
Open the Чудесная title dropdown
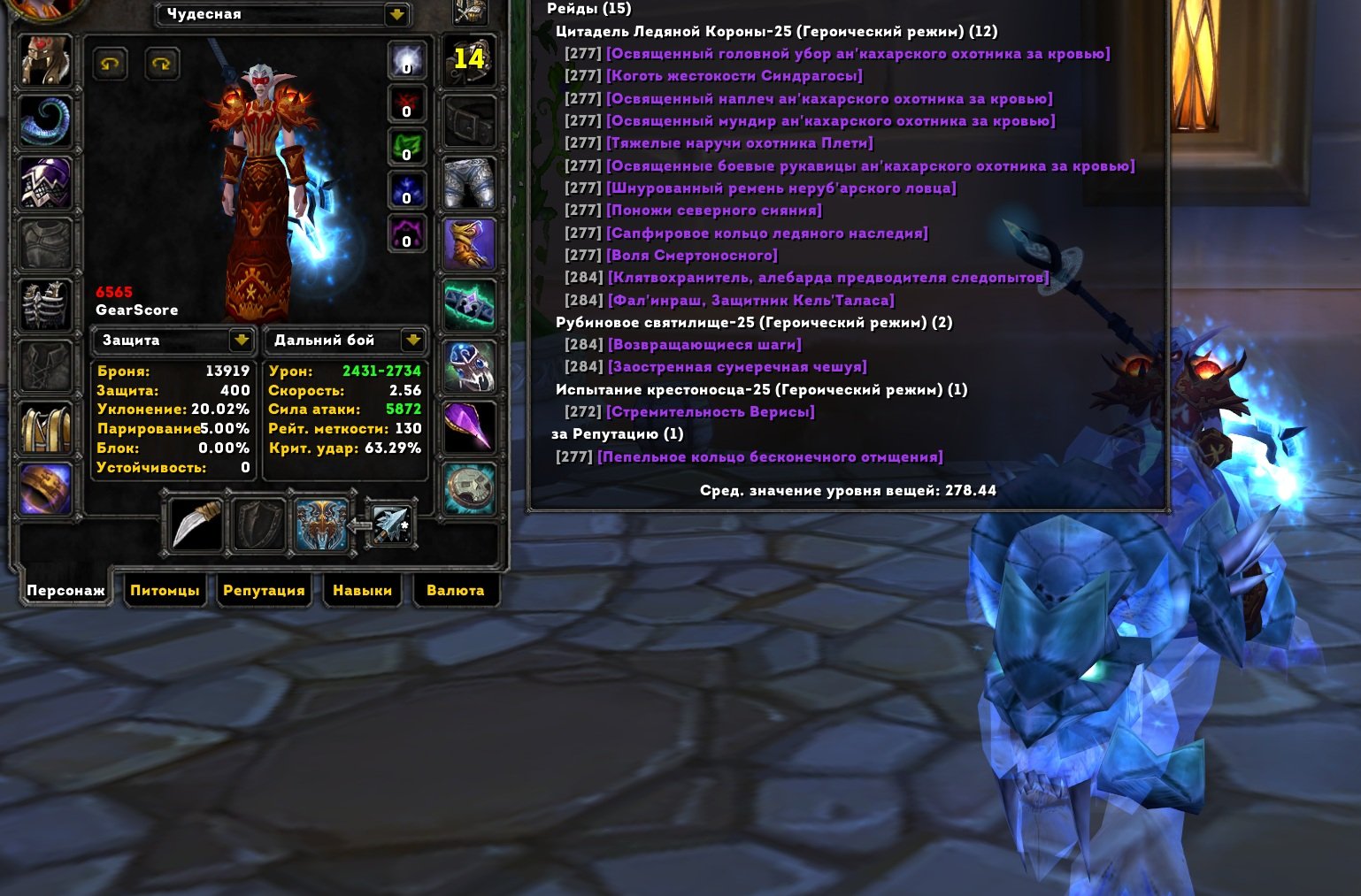pyautogui.click(x=396, y=14)
